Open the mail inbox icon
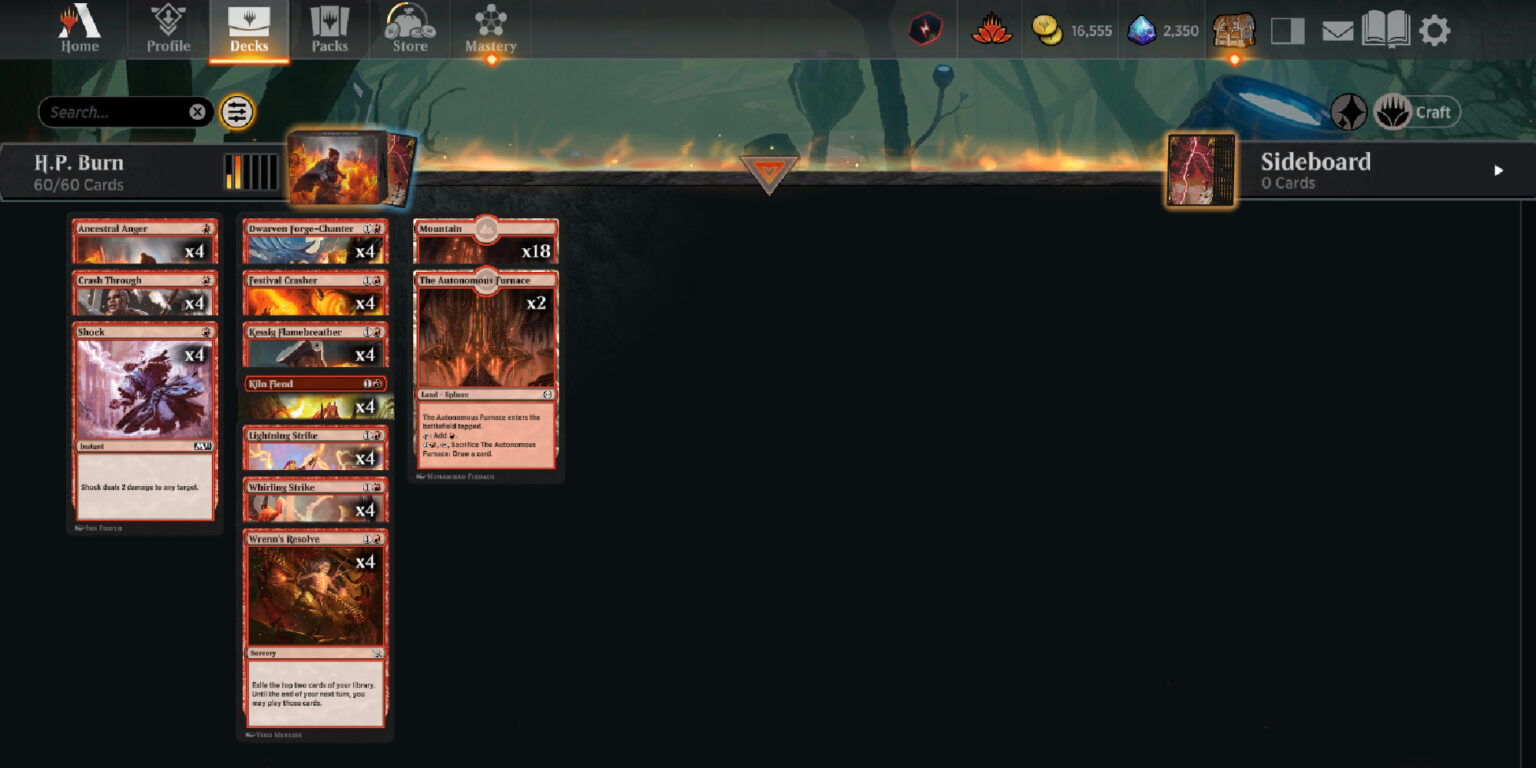 1337,30
